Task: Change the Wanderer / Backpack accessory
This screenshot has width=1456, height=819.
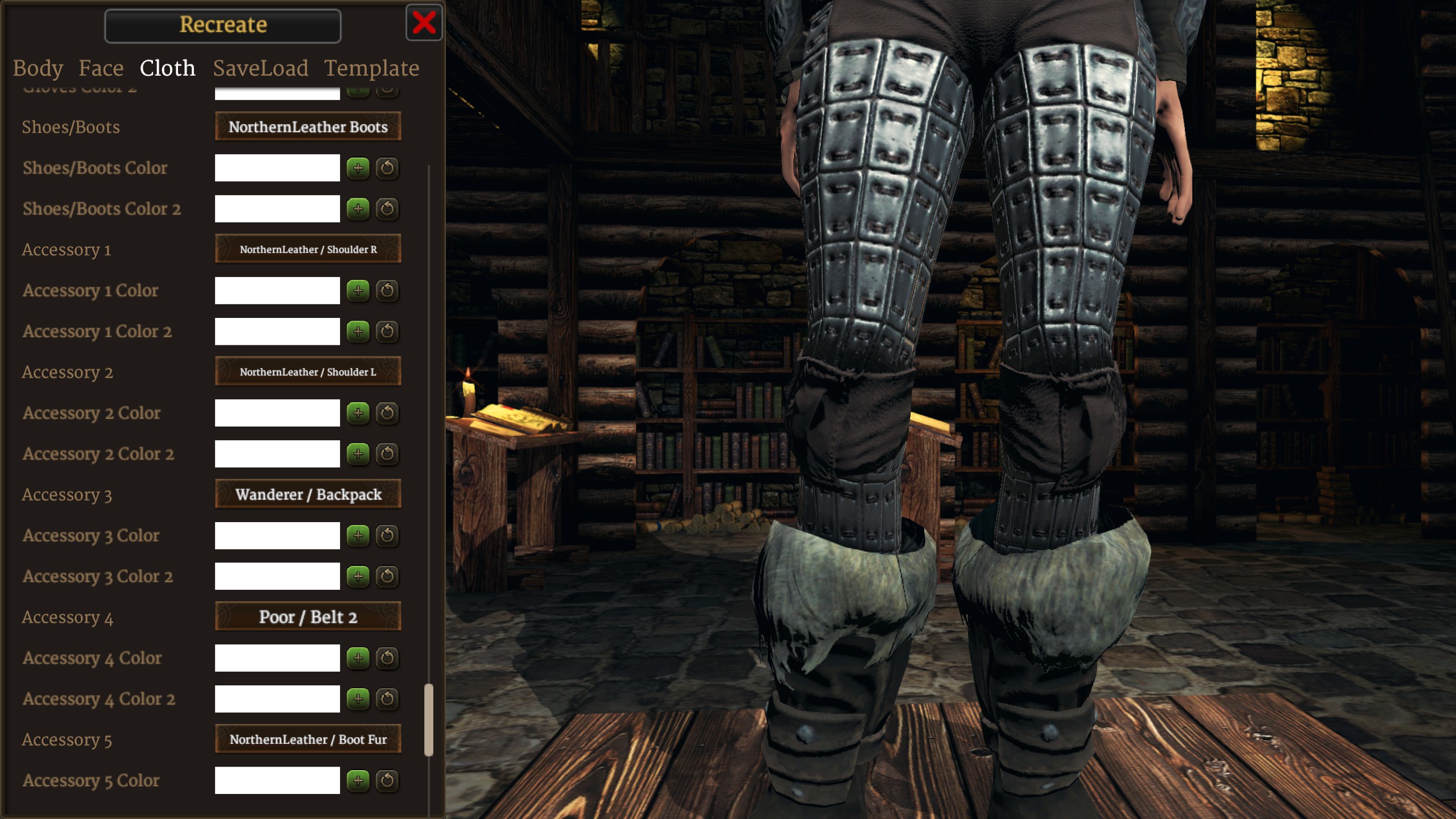Action: point(308,494)
